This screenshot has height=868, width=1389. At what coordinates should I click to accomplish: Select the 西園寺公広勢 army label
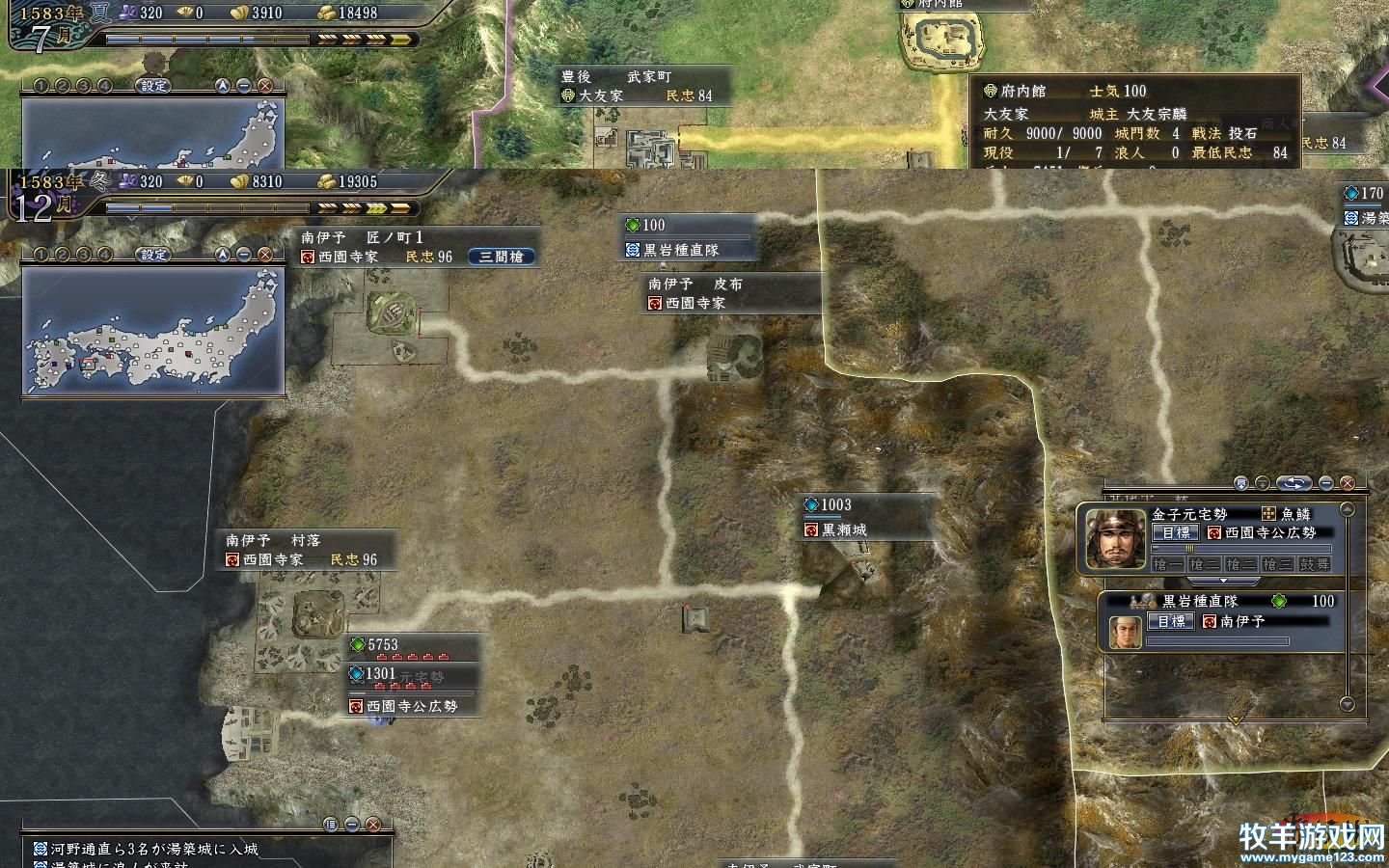[x=411, y=706]
